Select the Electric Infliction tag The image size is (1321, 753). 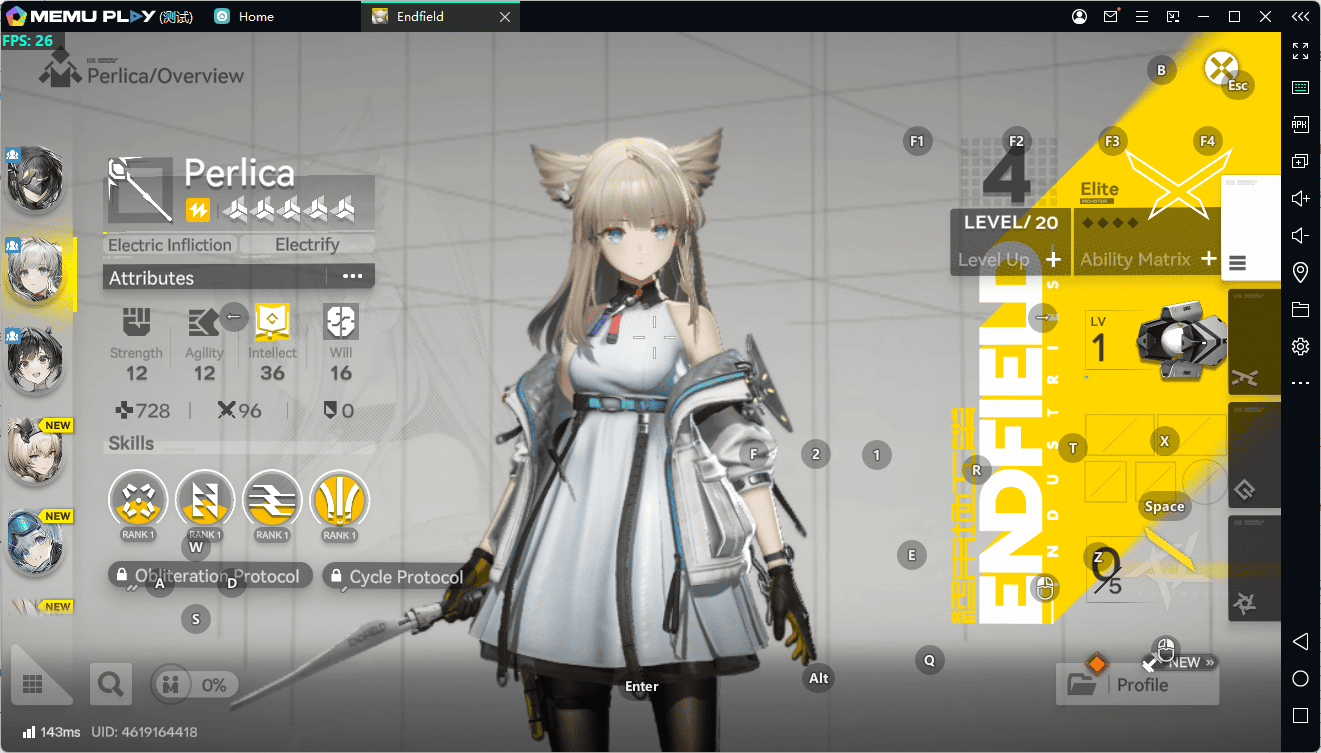[x=170, y=245]
